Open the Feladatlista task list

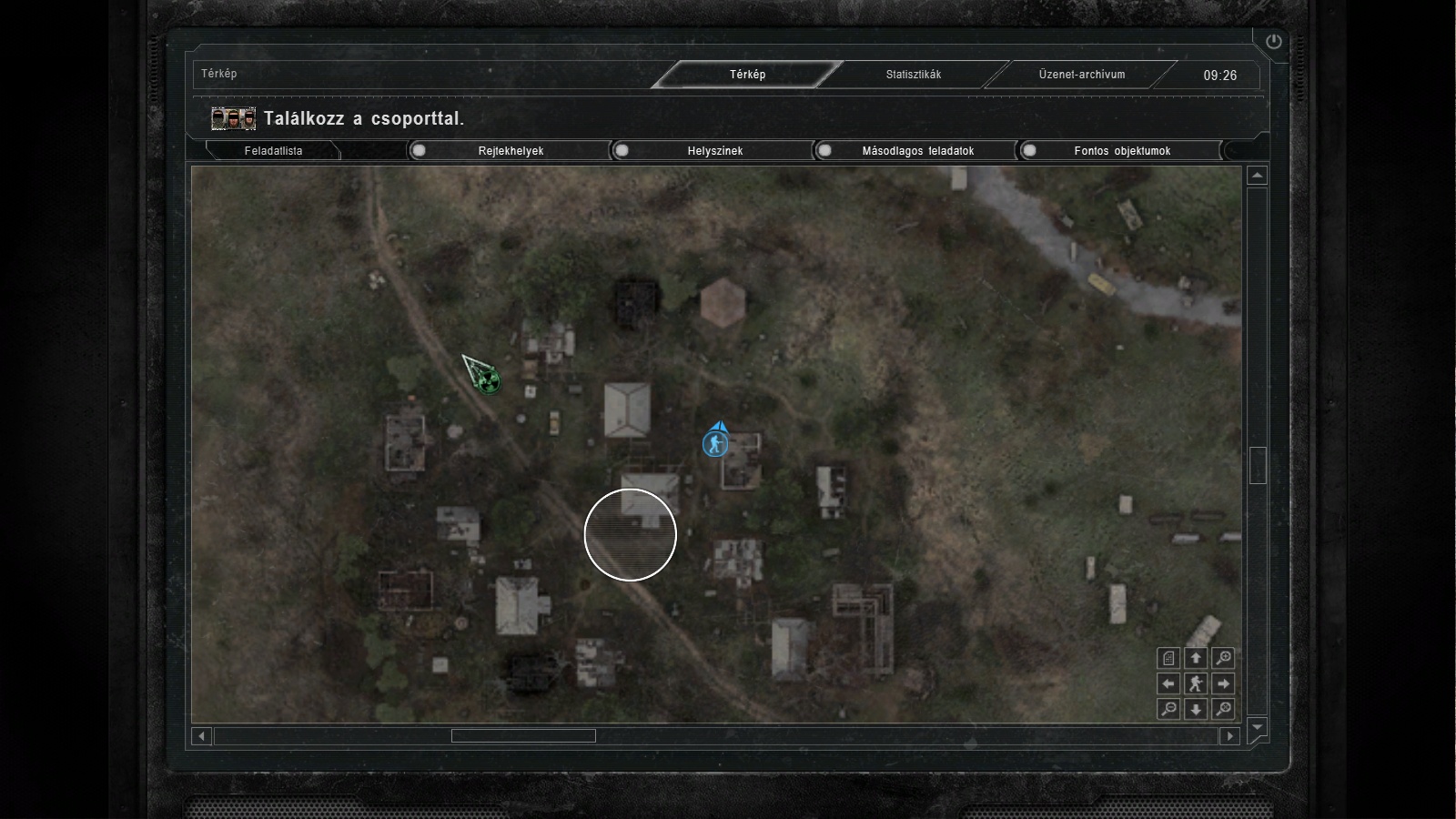(x=273, y=151)
